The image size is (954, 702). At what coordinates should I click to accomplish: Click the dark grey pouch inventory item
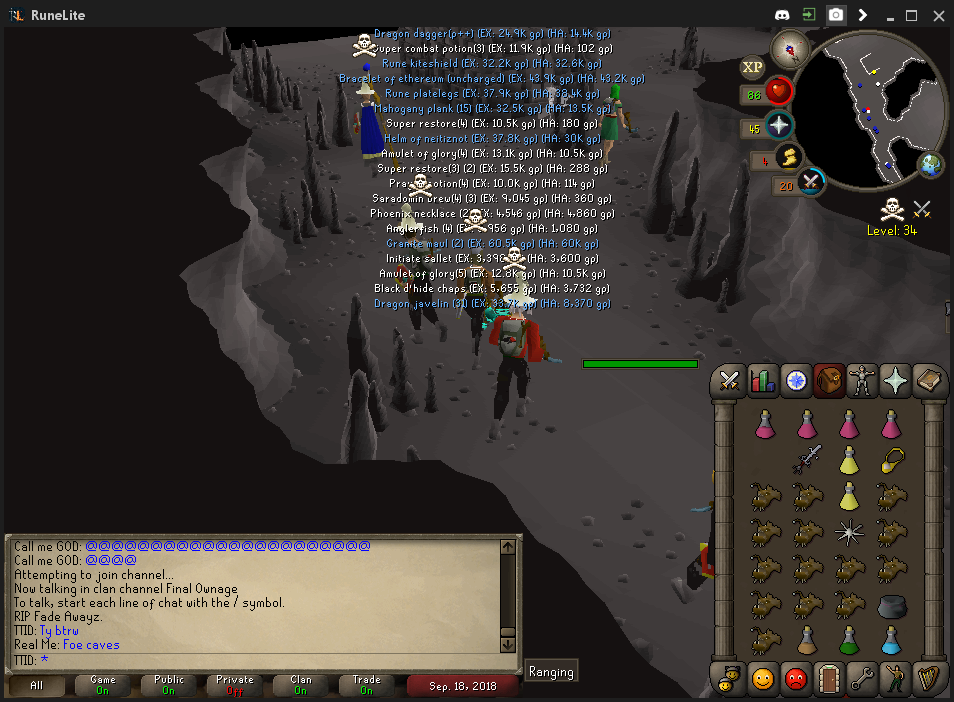pyautogui.click(x=892, y=605)
